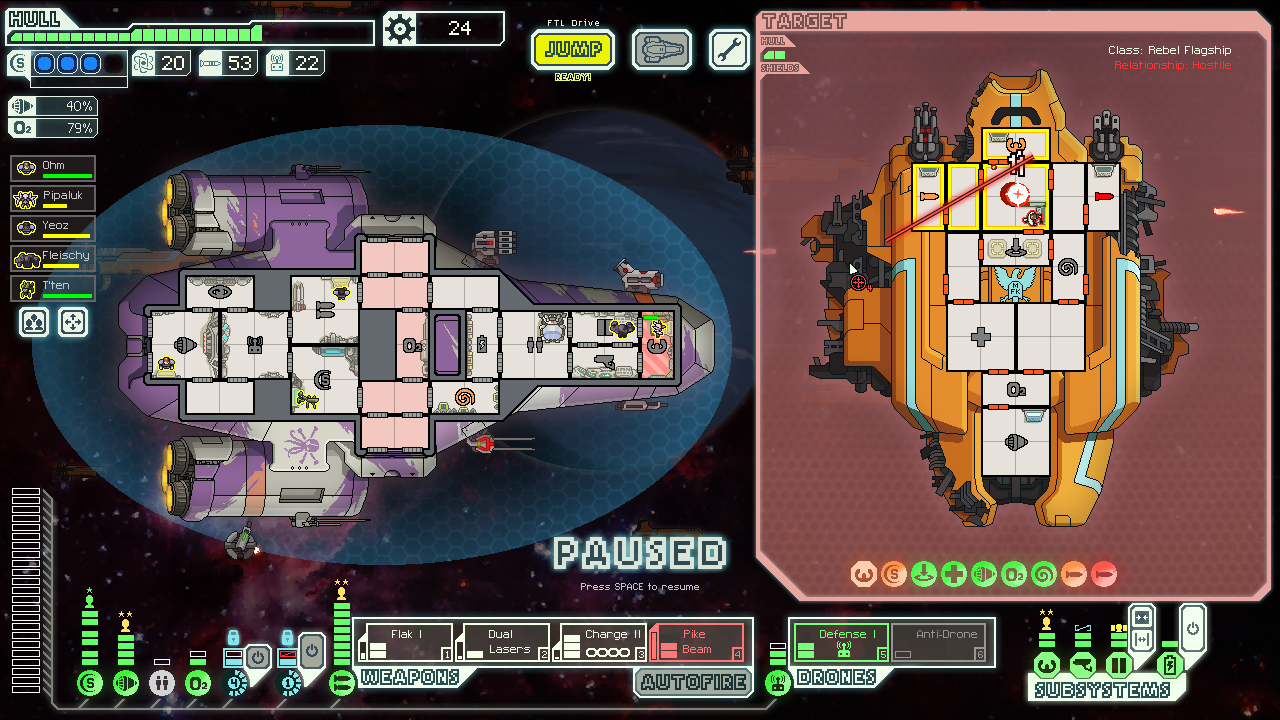Deploy the Anti-Drone slot
Viewport: 1280px width, 720px height.
click(x=939, y=641)
